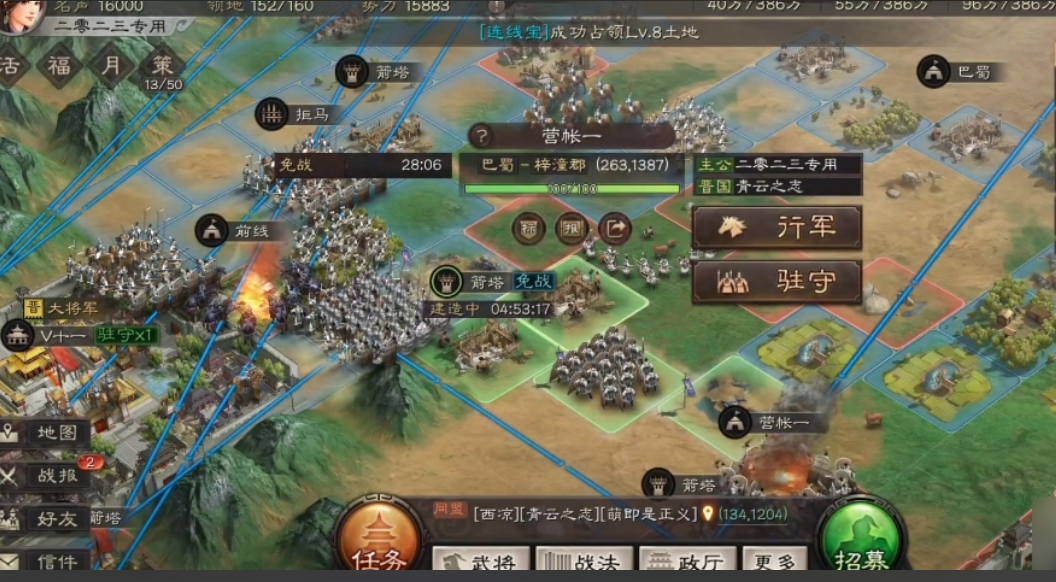Open the 月 monthly diamond icon
Viewport: 1056px width, 582px height.
[x=108, y=66]
